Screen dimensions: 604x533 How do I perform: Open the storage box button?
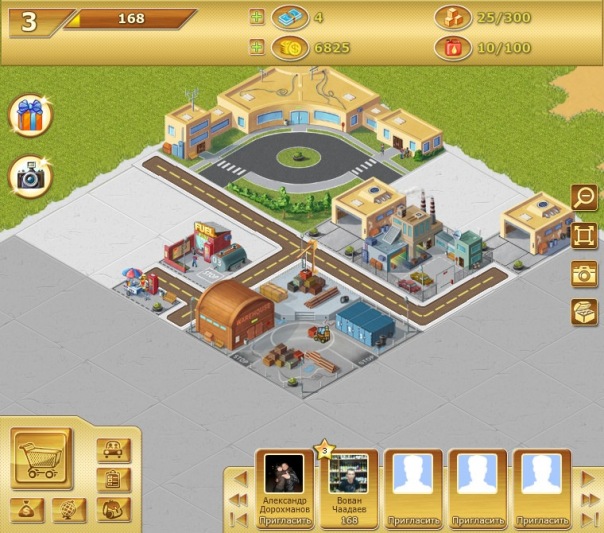[x=583, y=312]
